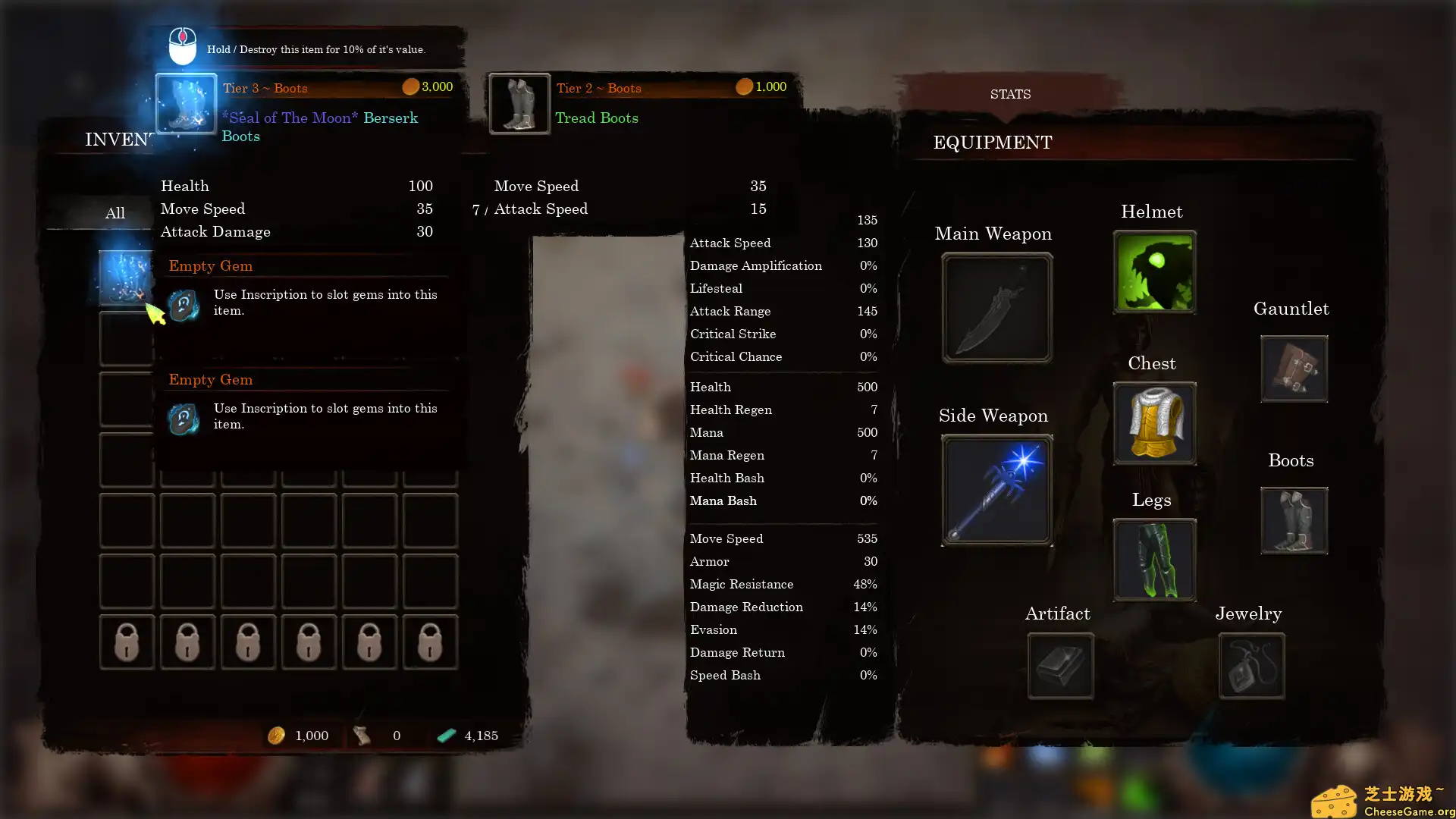Click the mouse hold-to-destroy icon
The image size is (1456, 819).
(181, 45)
